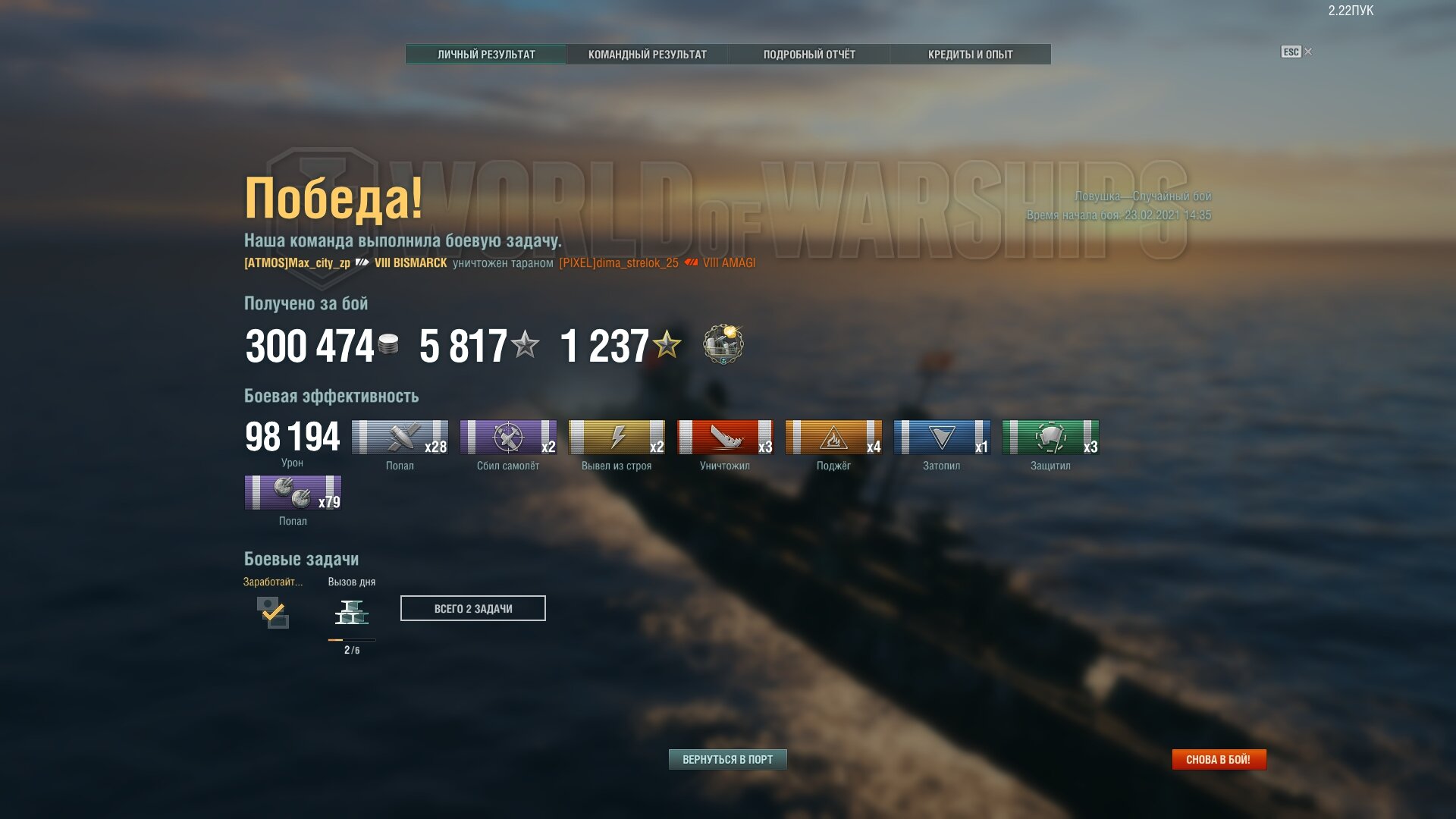Image resolution: width=1456 pixels, height=819 pixels.
Task: Click the Сбил самолёт ribbon
Action: click(508, 438)
